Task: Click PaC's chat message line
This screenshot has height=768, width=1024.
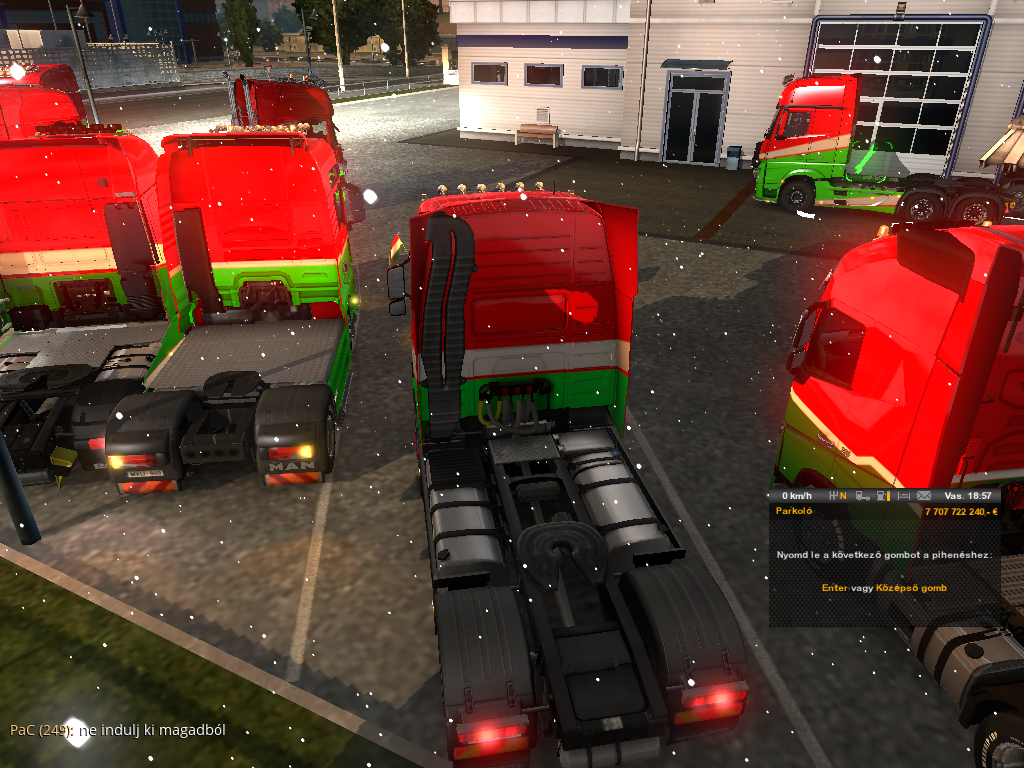Action: click(118, 730)
